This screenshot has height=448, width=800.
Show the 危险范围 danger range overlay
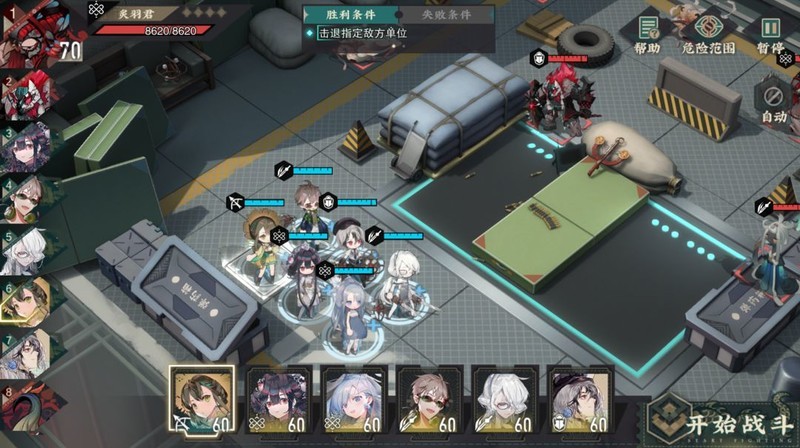[x=708, y=35]
